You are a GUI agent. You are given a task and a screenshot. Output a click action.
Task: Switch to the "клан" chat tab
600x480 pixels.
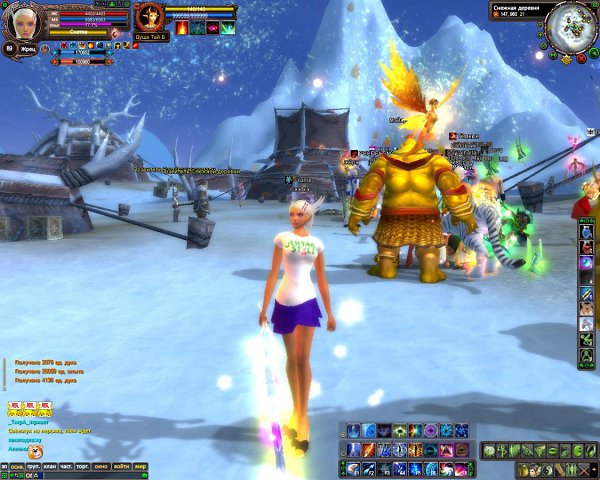tap(49, 466)
